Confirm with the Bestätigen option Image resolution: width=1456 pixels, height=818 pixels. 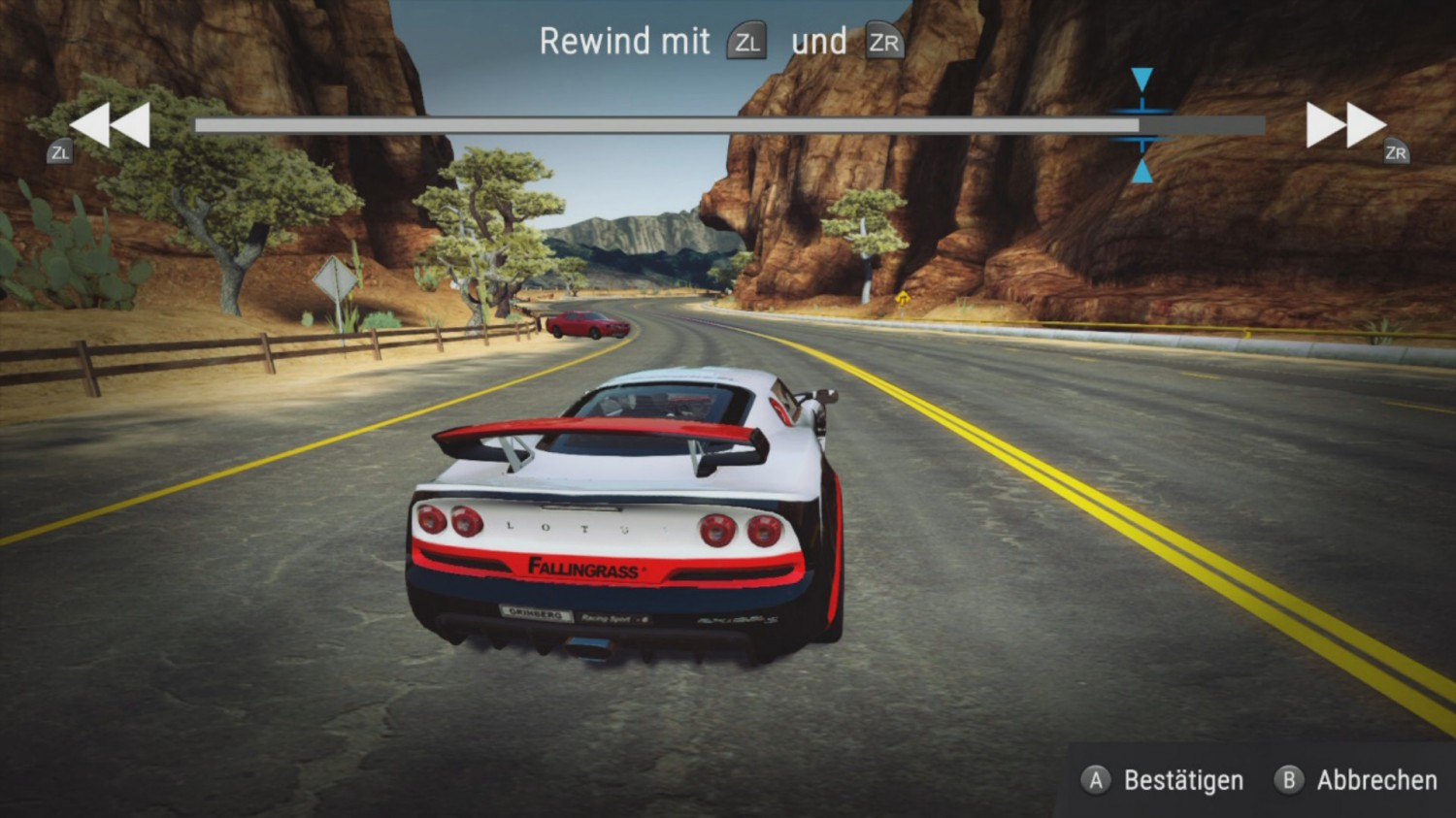coord(1164,780)
